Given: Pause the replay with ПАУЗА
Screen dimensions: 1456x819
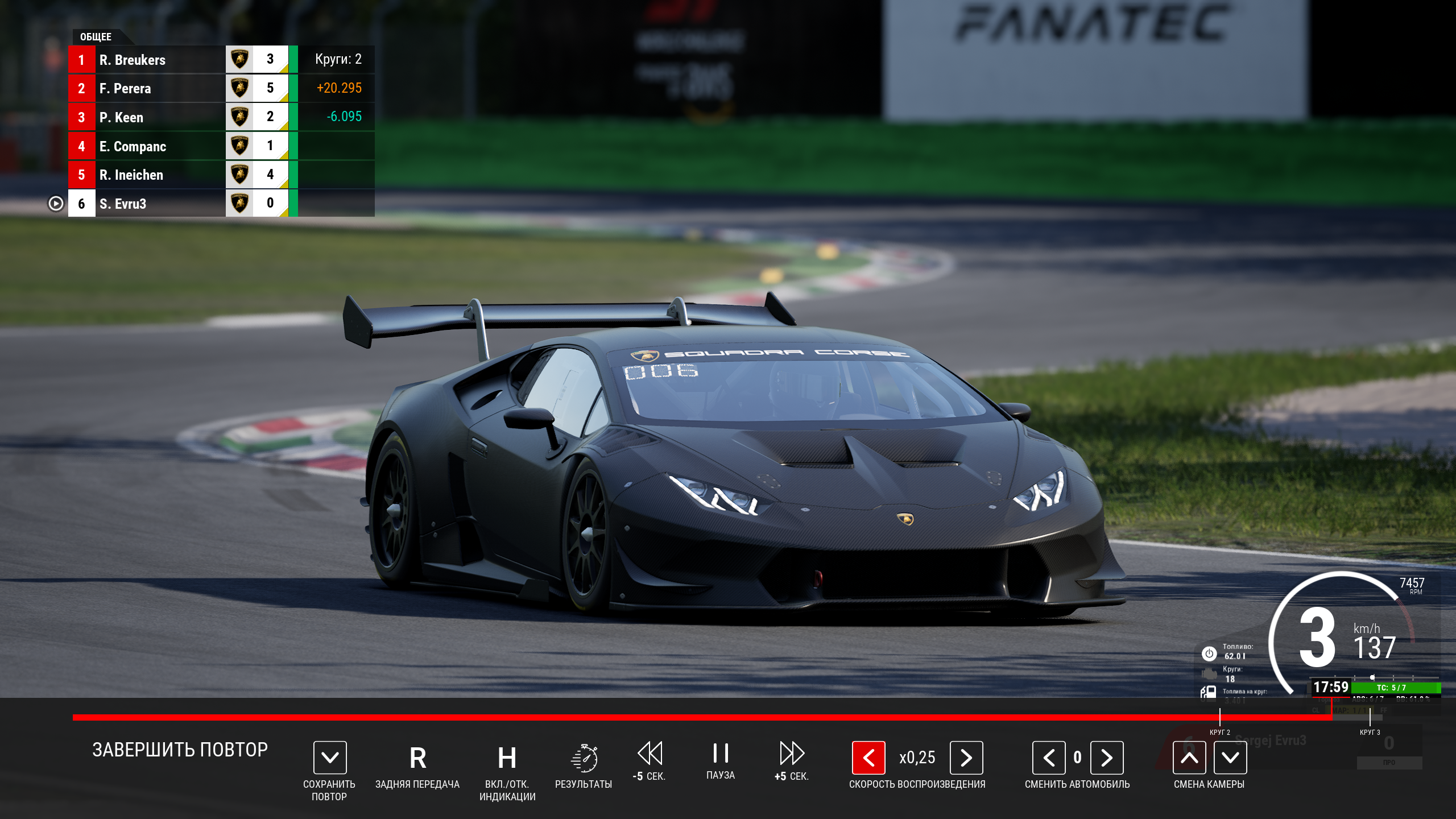Looking at the screenshot, I should tap(721, 754).
